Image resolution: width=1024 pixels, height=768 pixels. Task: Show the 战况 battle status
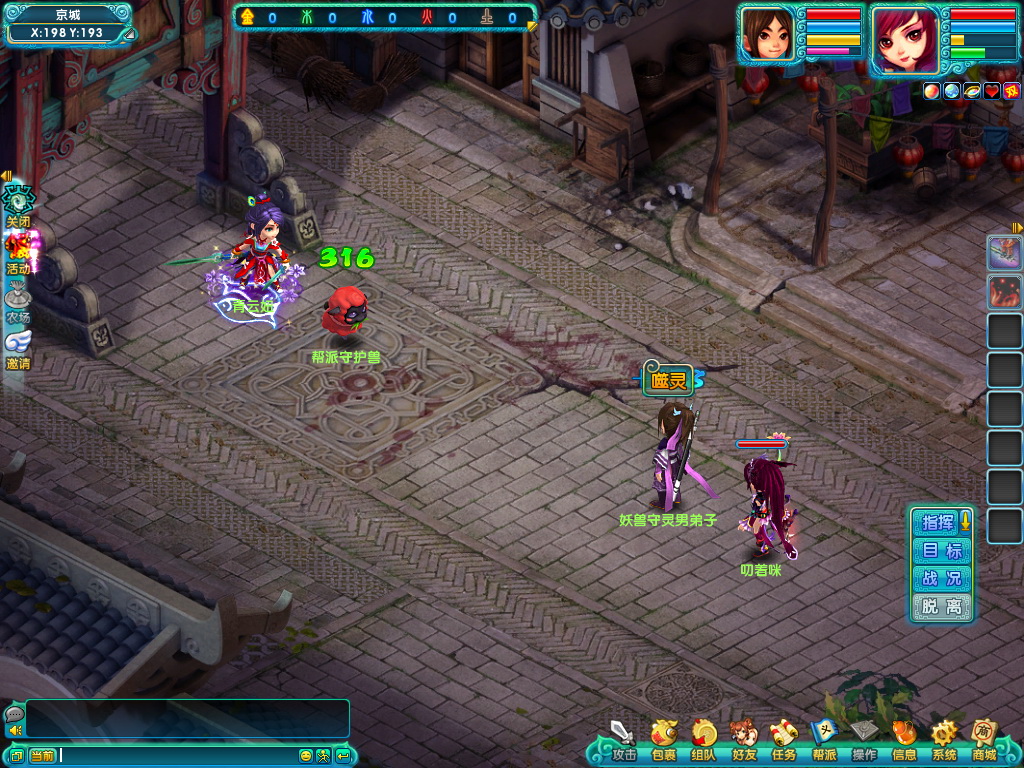point(941,578)
